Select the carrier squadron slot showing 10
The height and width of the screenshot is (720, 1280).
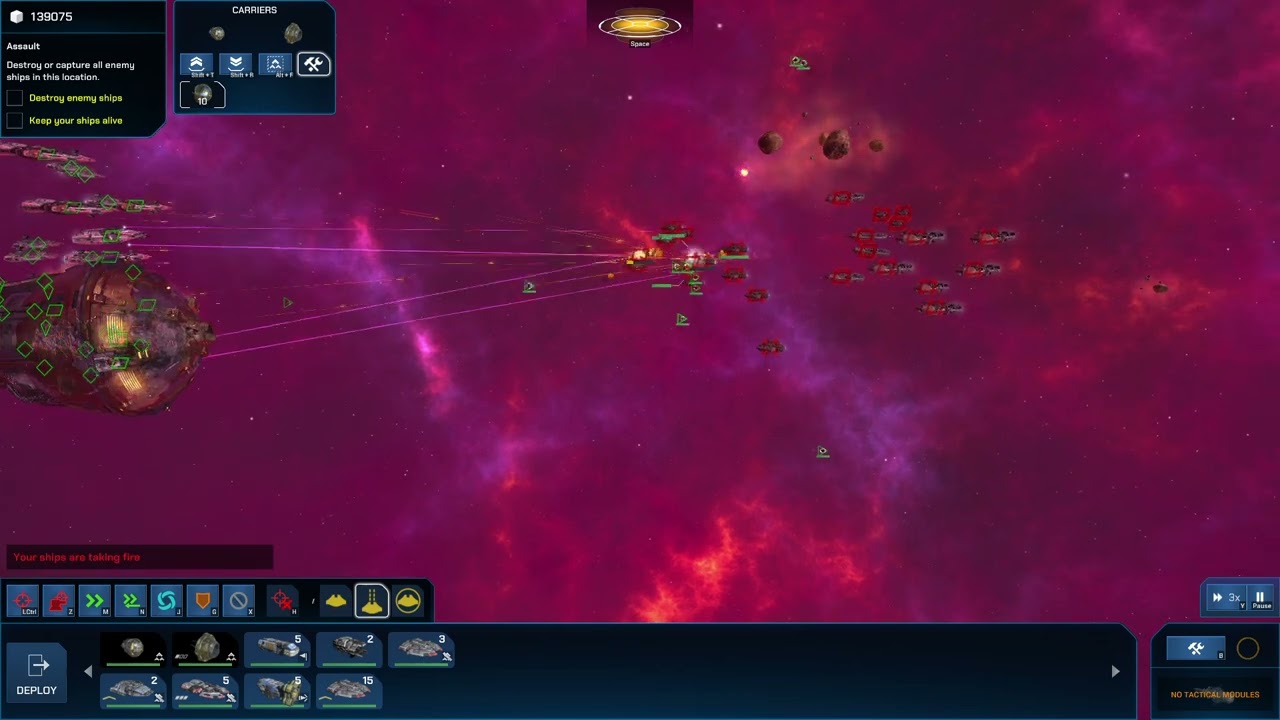coord(202,95)
